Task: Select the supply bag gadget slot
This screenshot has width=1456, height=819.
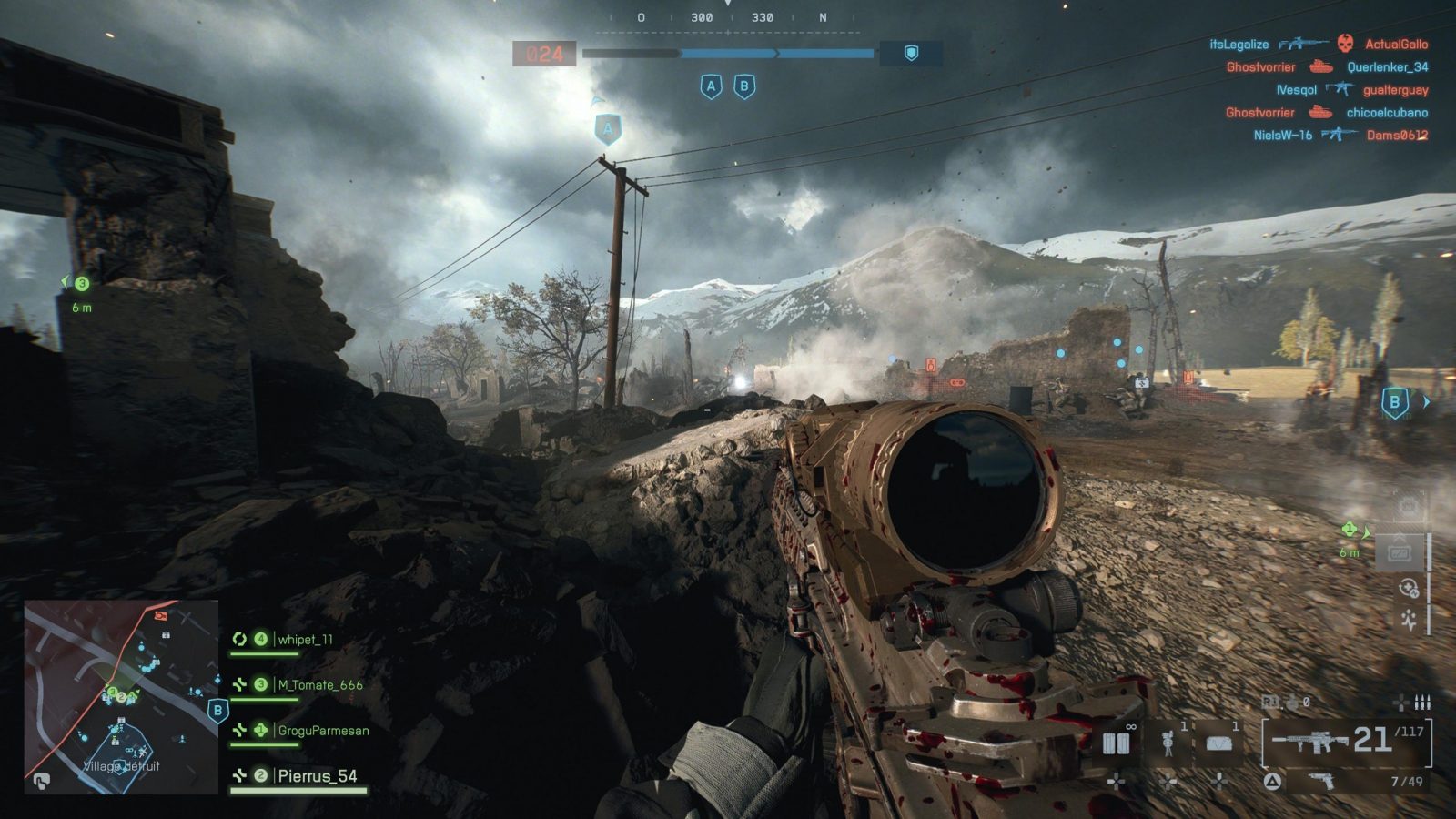Action: [1218, 743]
